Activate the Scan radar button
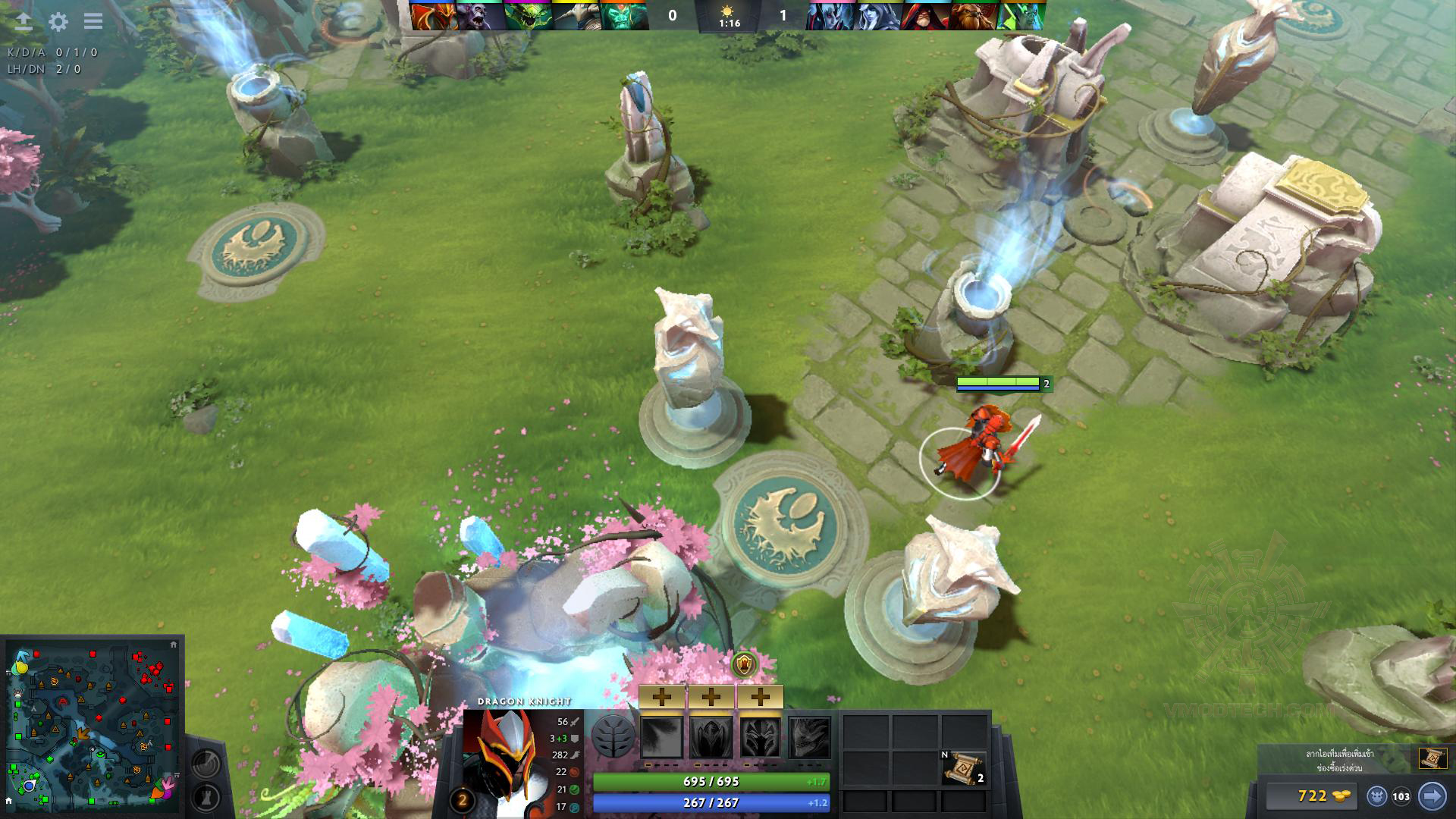This screenshot has width=1456, height=819. [206, 763]
